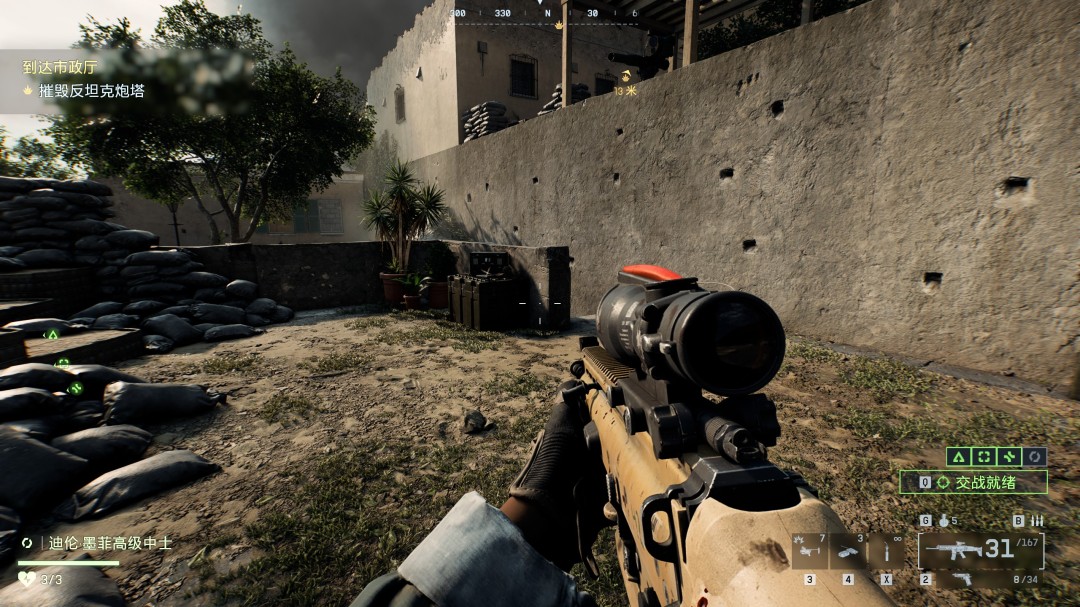Choose the green four-point cross squad icon
The height and width of the screenshot is (607, 1080).
click(x=1009, y=456)
